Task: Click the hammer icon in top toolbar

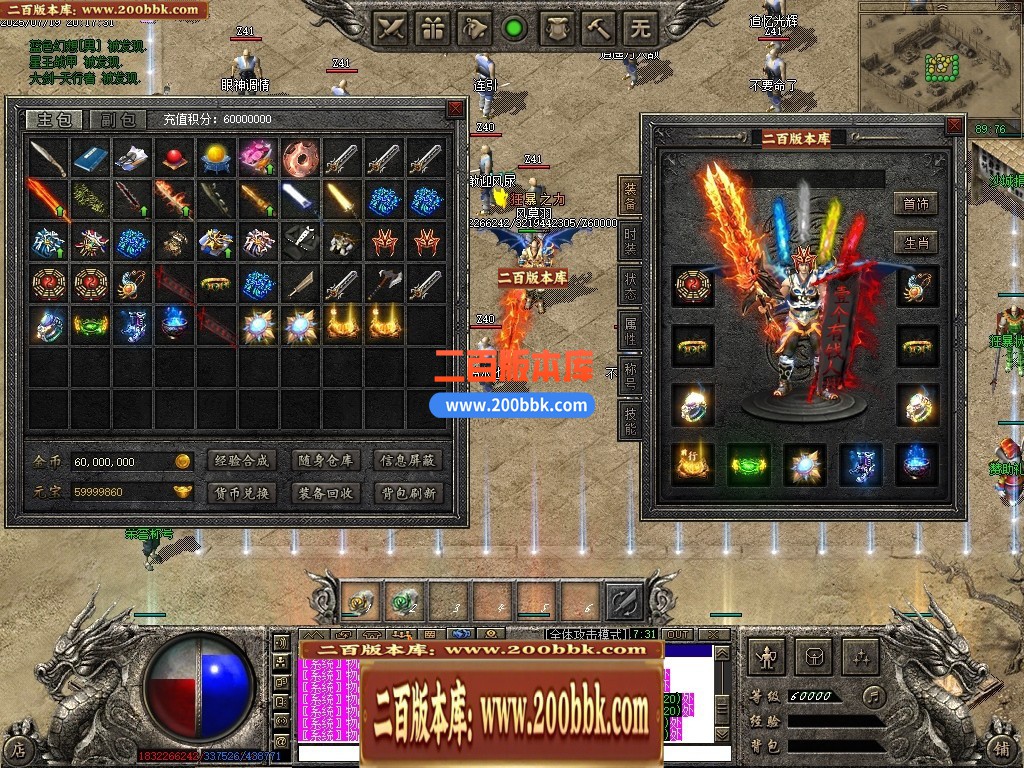Action: tap(599, 28)
